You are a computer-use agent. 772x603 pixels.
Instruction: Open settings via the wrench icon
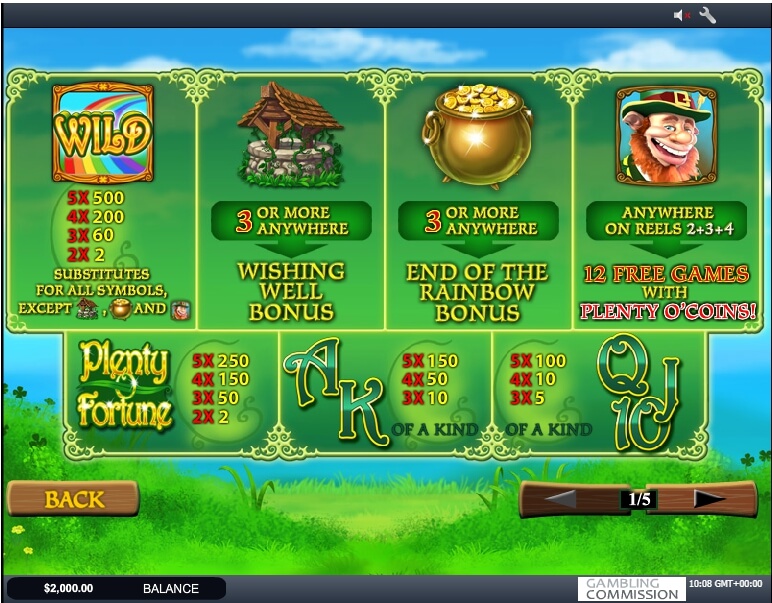(708, 15)
